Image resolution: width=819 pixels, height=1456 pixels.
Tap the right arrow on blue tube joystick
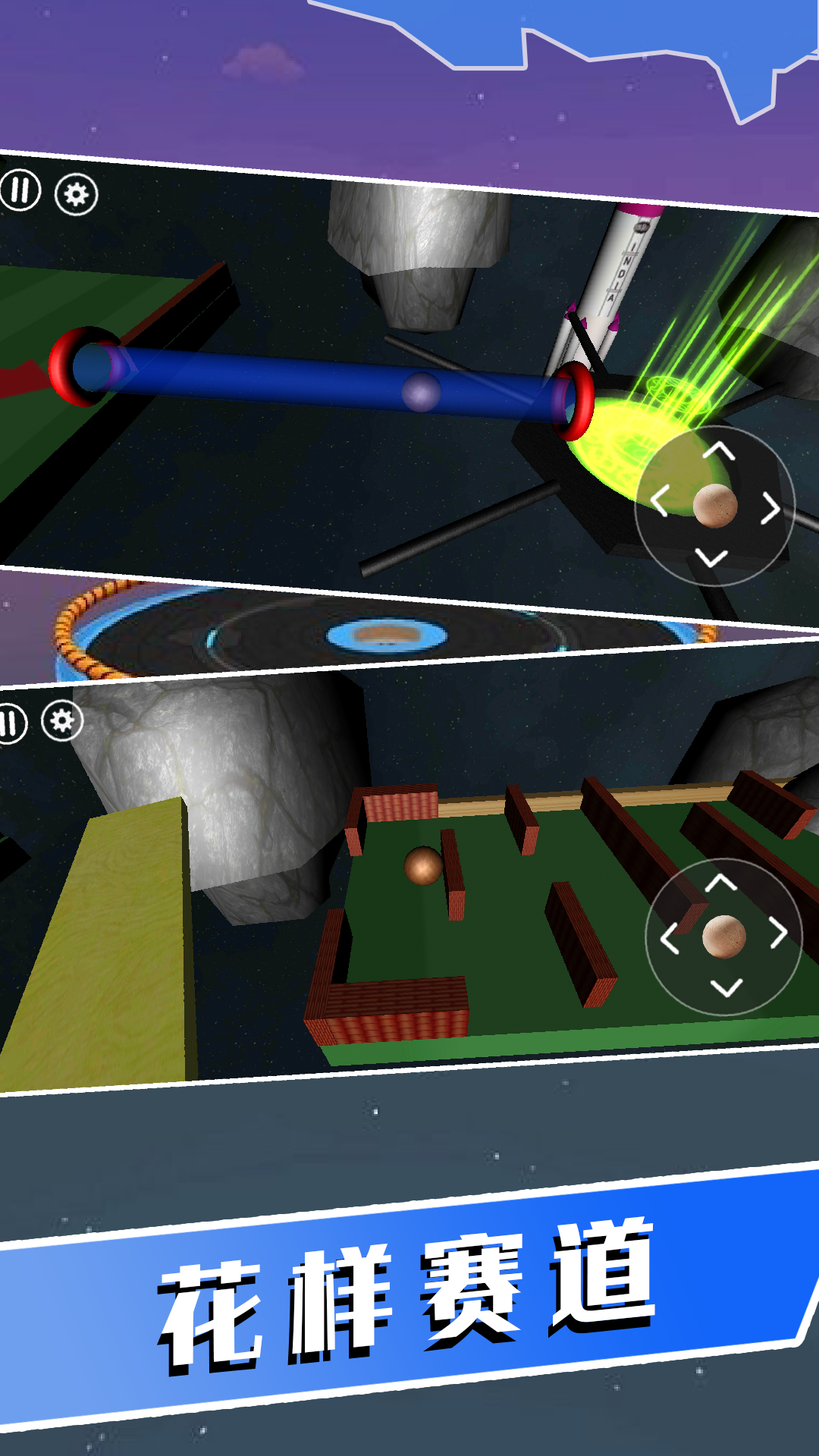(x=770, y=508)
